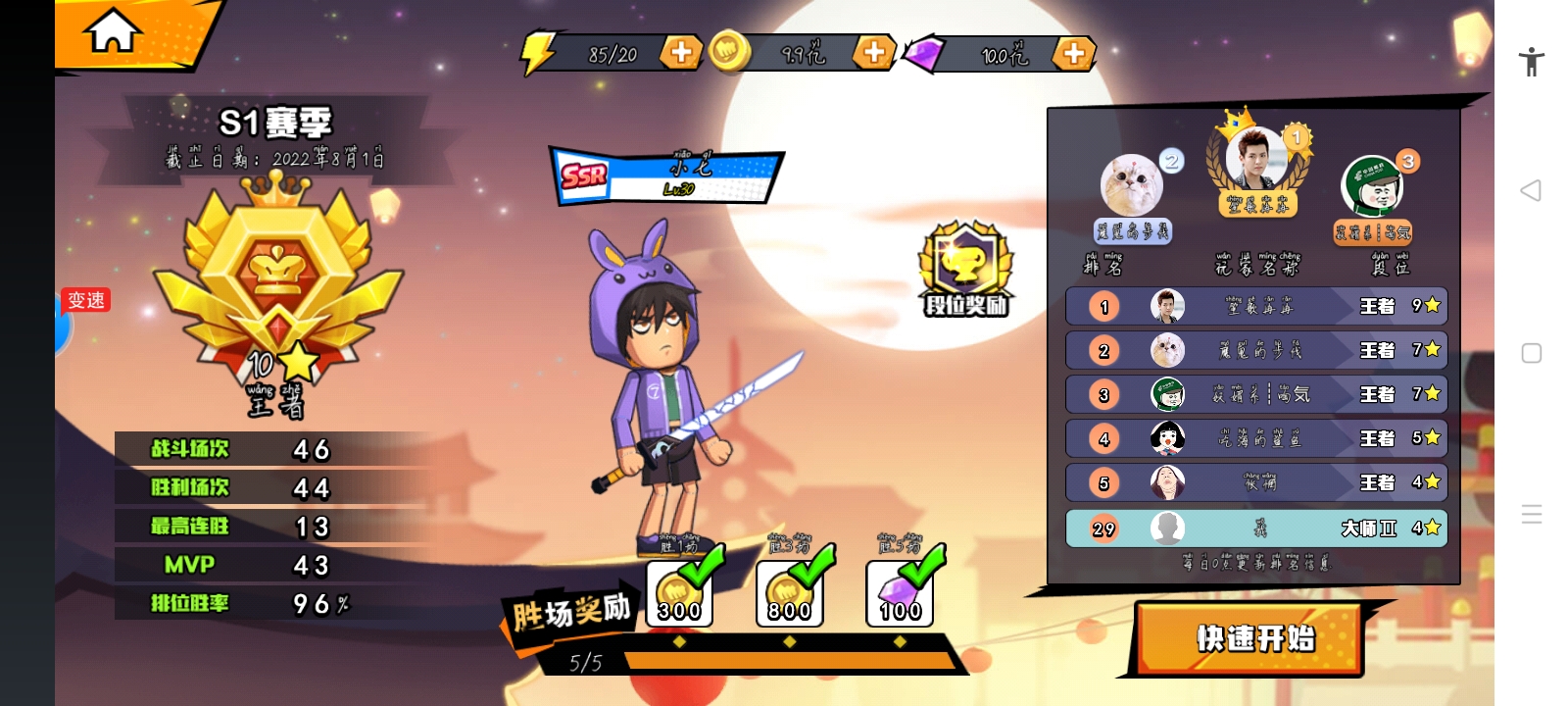1568x706 pixels.
Task: Tap the red 变速 speed-change button
Action: [85, 300]
